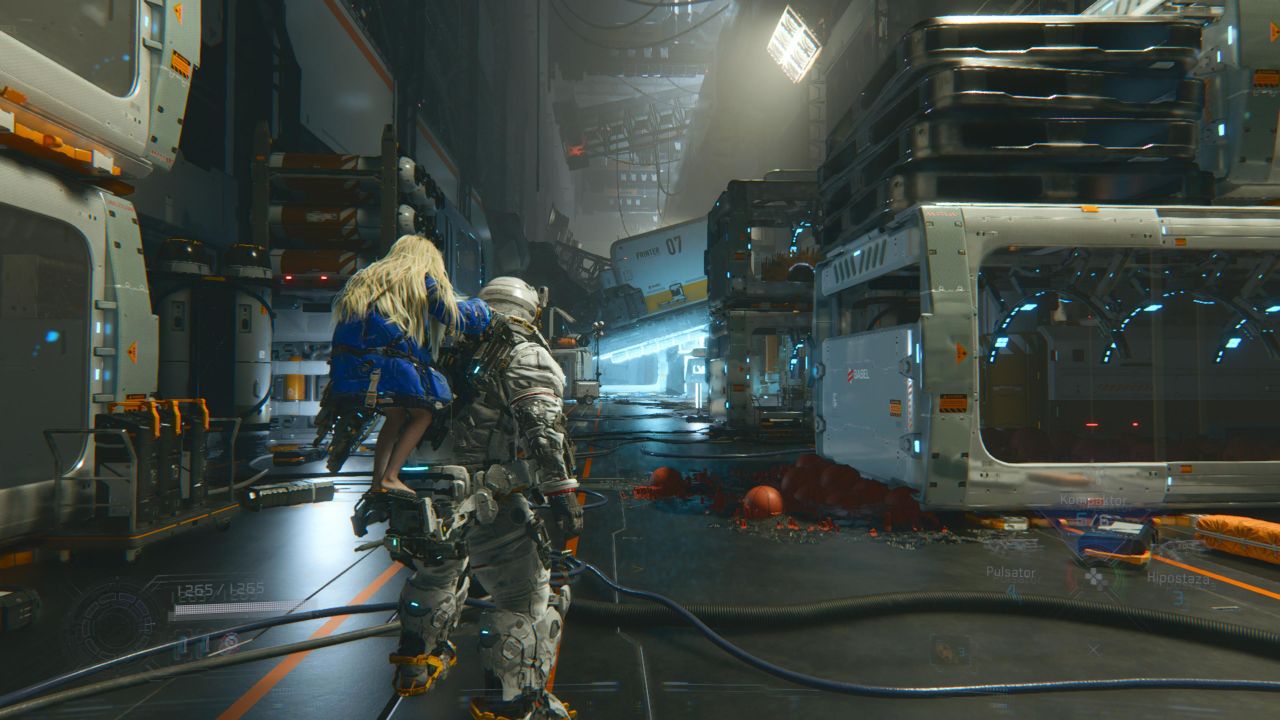Select the Pulsator weapon slot
Screen dimensions: 1280x720
tap(1010, 573)
